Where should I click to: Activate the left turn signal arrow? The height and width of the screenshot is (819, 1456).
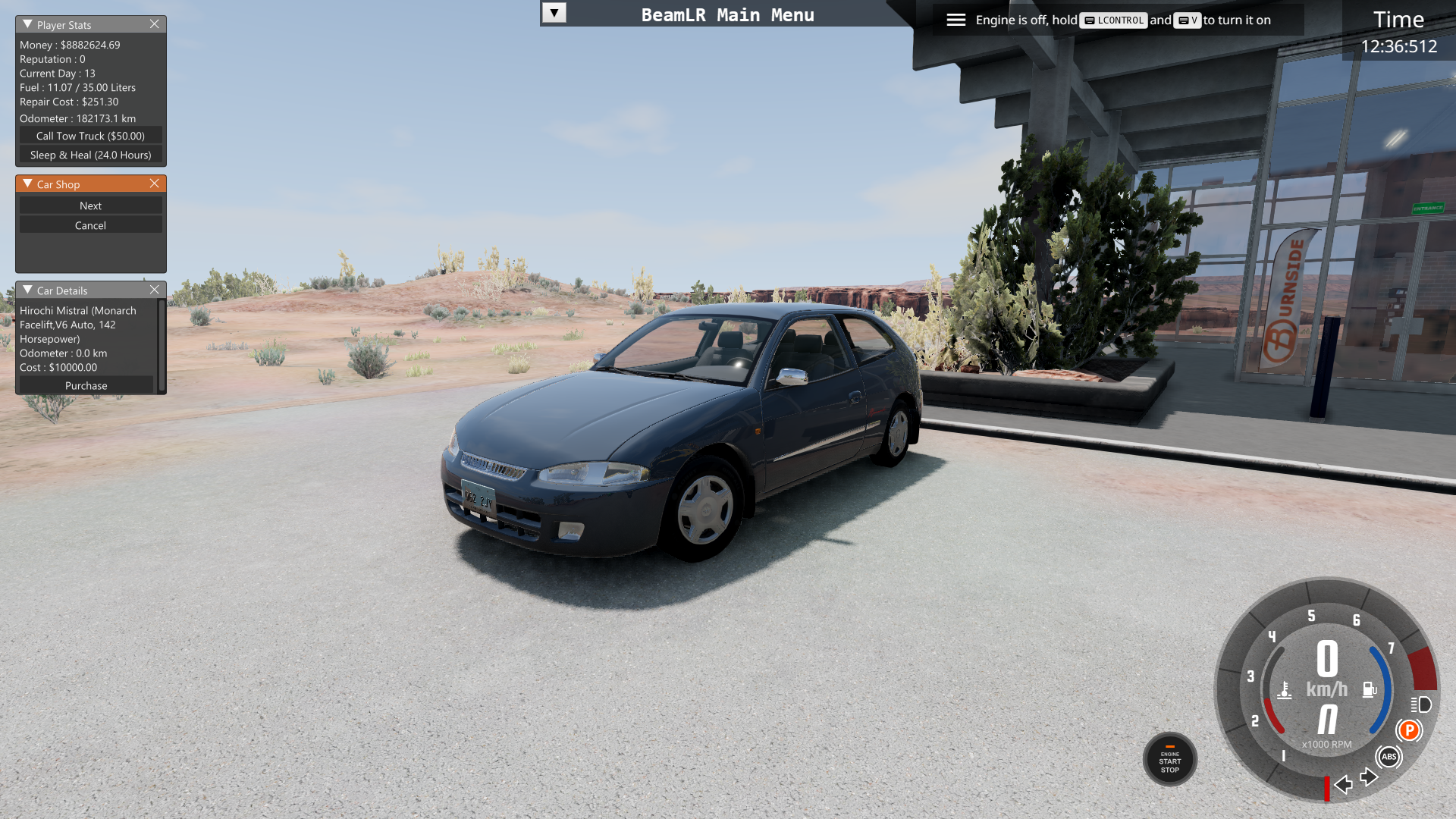[1344, 783]
